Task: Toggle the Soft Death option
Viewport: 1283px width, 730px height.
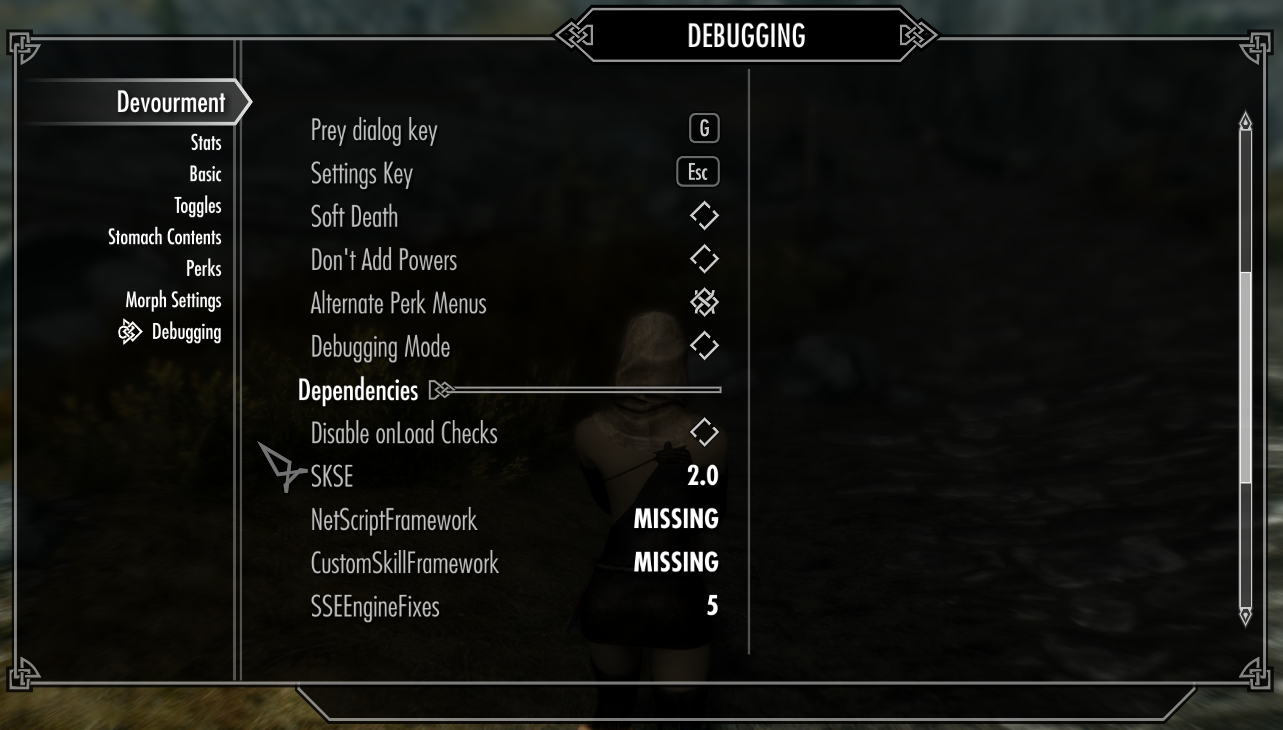Action: click(704, 216)
